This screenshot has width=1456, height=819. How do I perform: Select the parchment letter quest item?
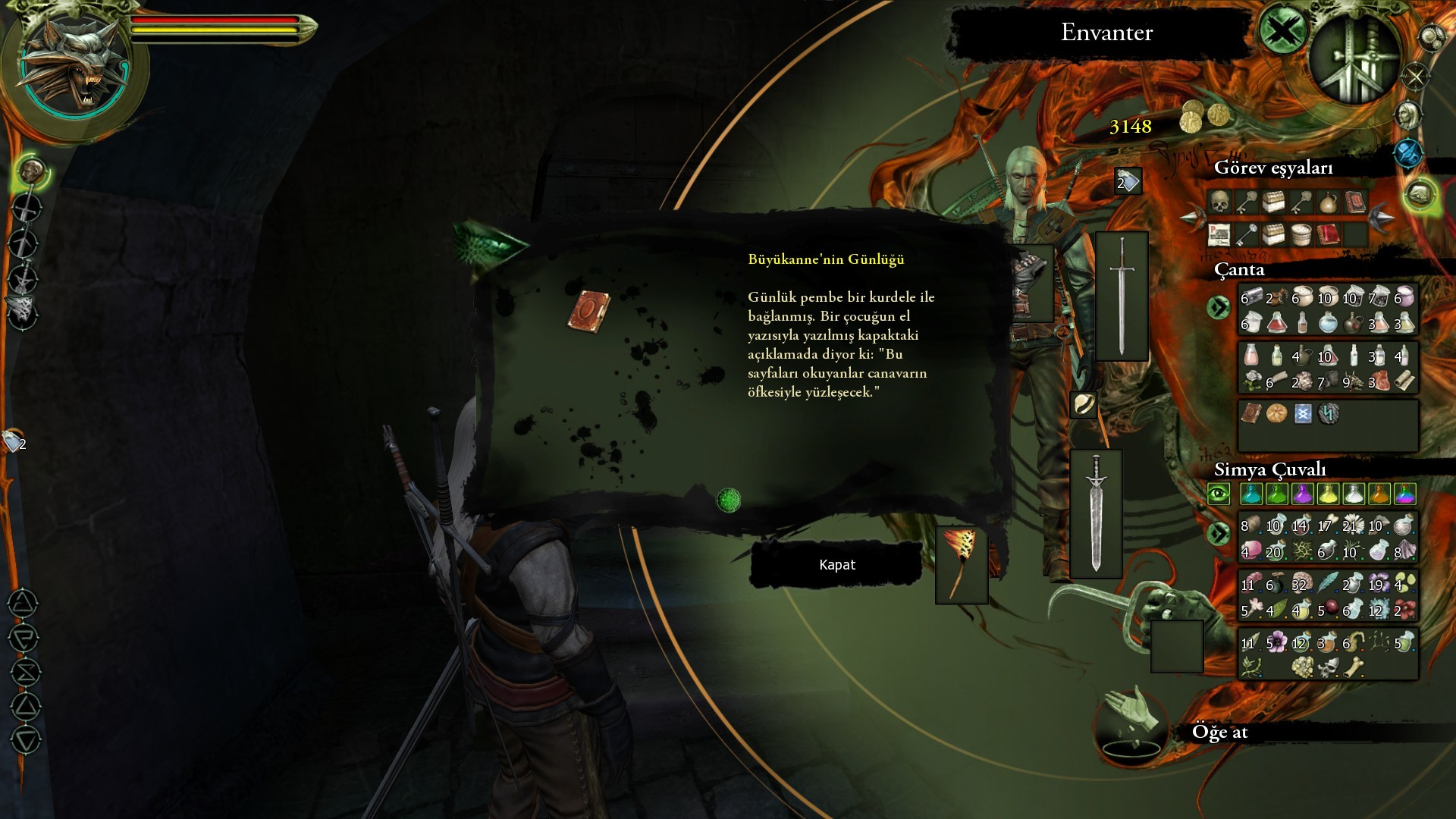click(1219, 234)
